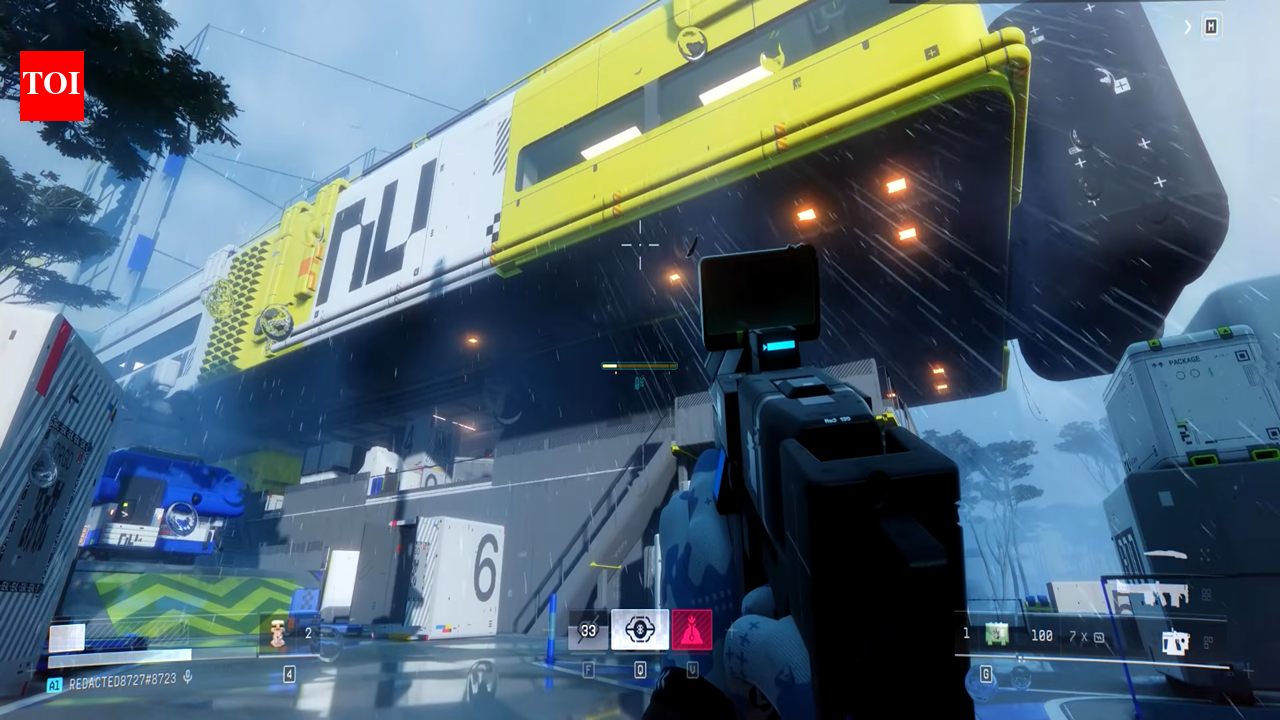1280x720 pixels.
Task: Select the equipped pistol weapon slot
Action: click(1175, 640)
